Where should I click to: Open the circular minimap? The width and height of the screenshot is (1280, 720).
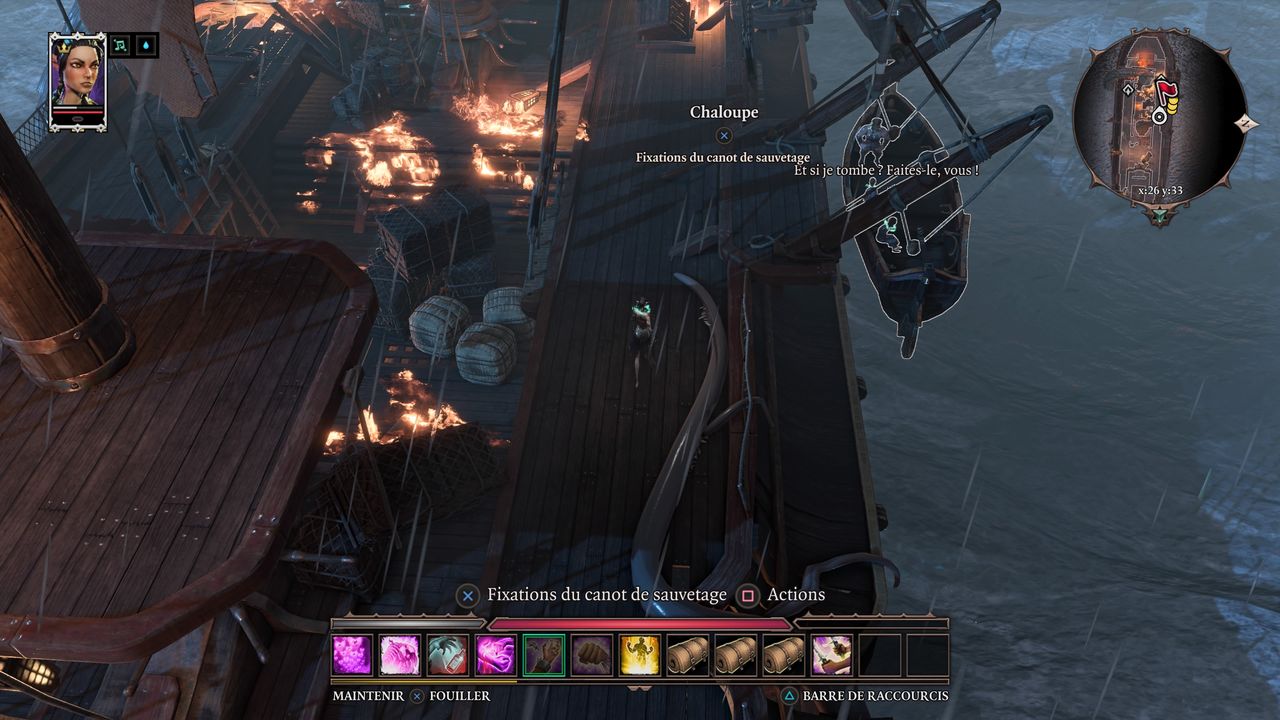(x=1159, y=118)
